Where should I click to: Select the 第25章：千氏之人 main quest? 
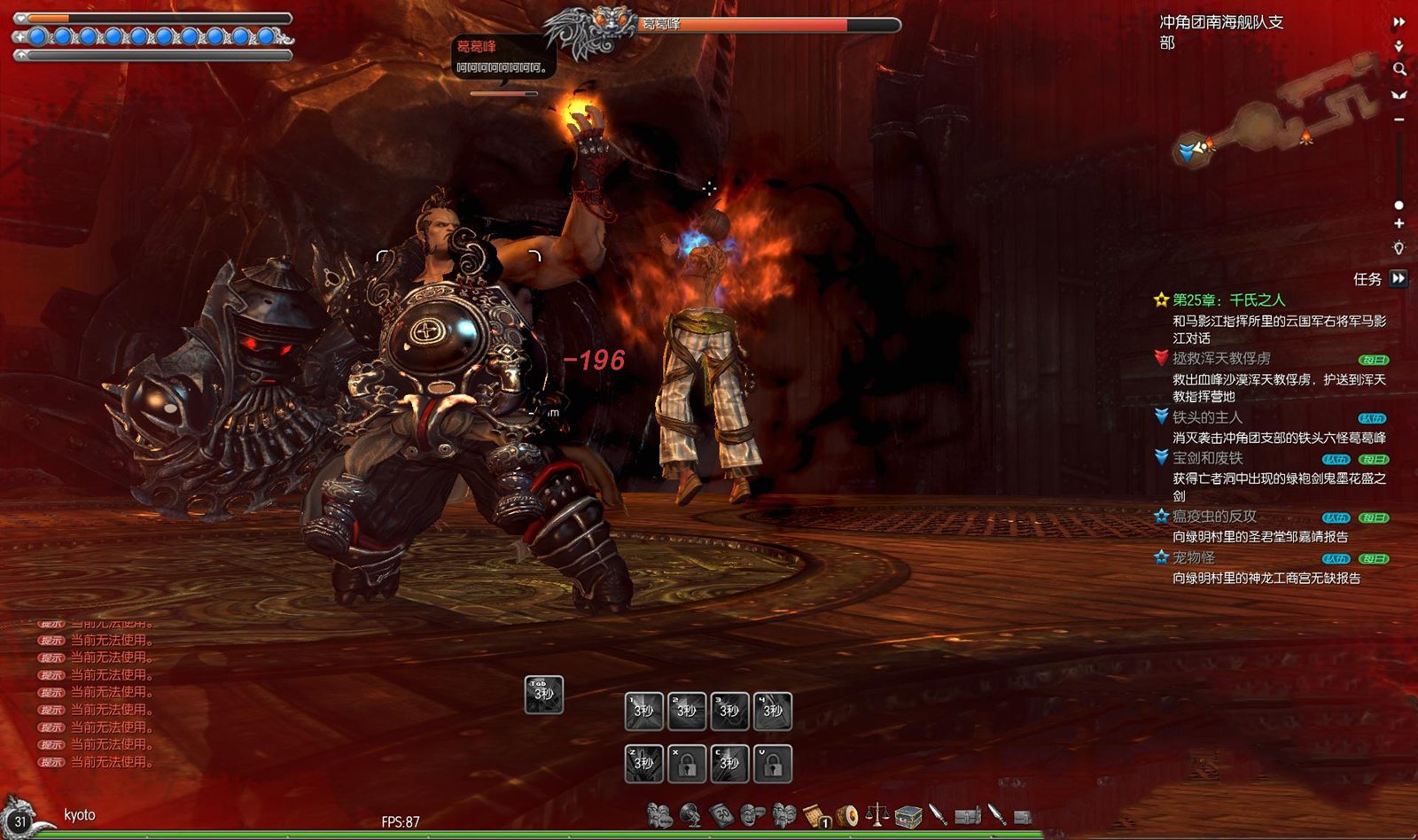[x=1228, y=300]
